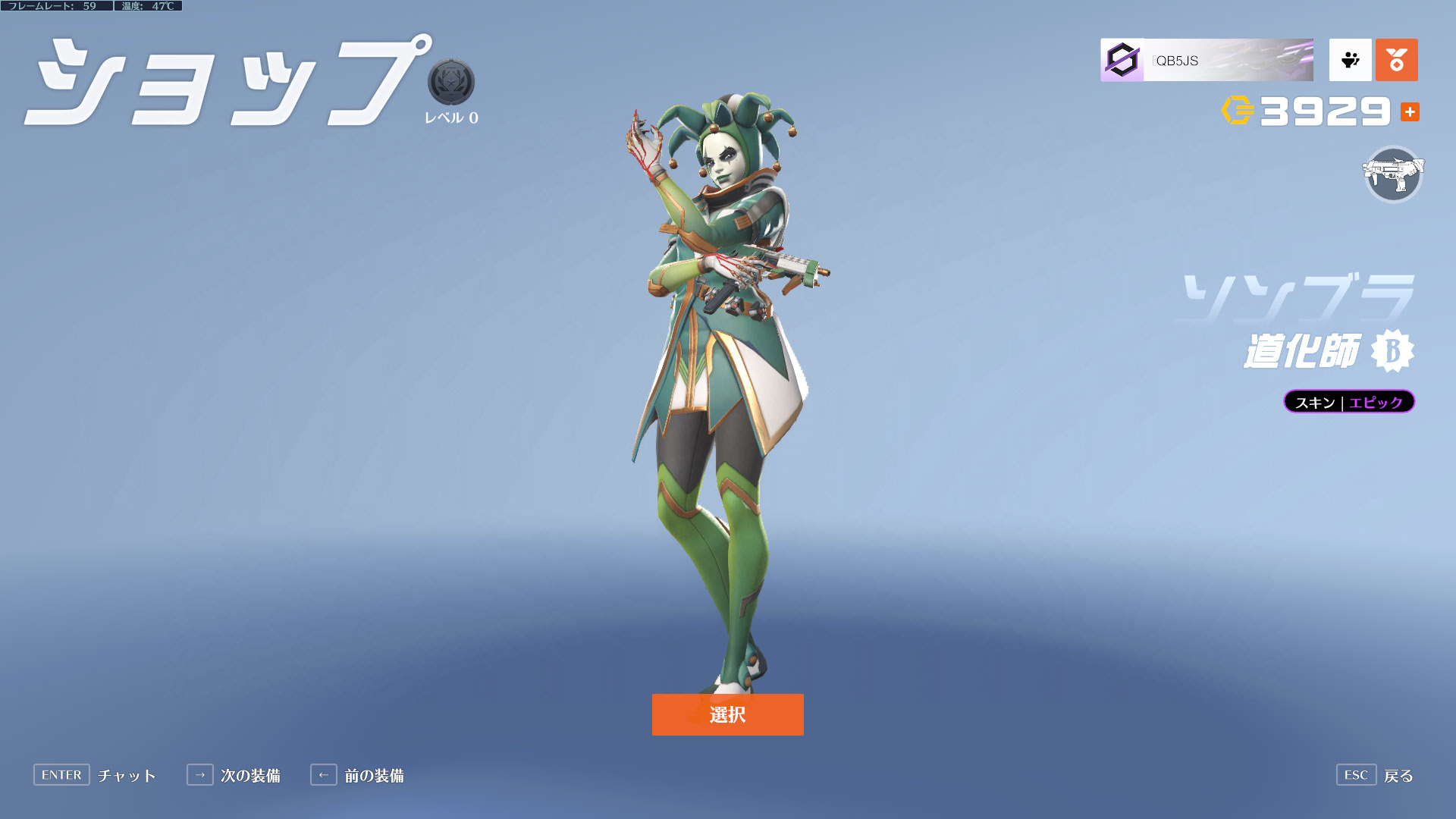Show the weapon preview icon

pos(1393,174)
